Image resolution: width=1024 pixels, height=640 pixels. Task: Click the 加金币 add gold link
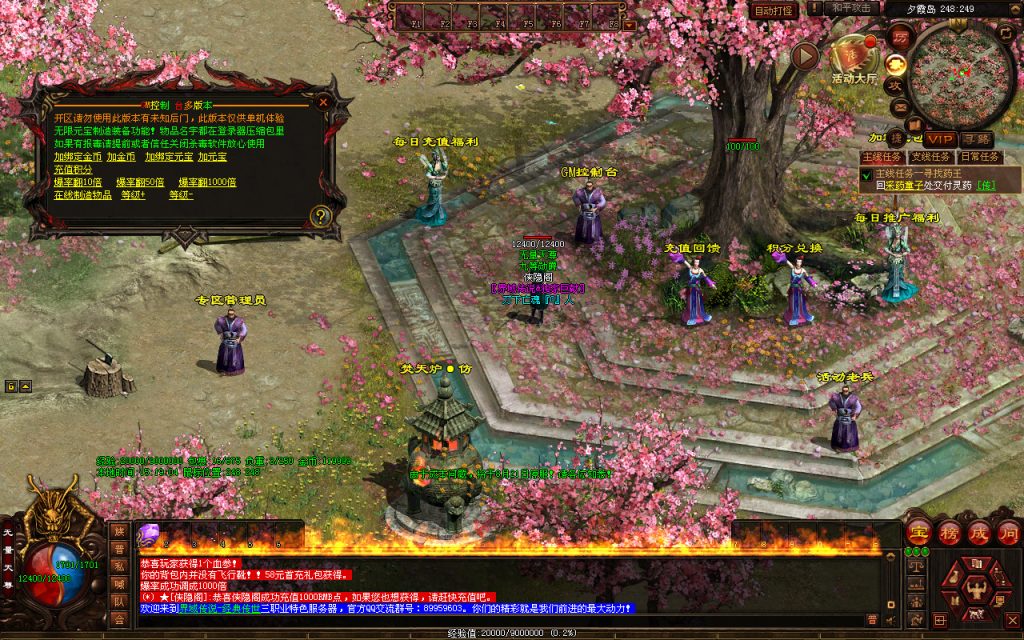point(121,156)
